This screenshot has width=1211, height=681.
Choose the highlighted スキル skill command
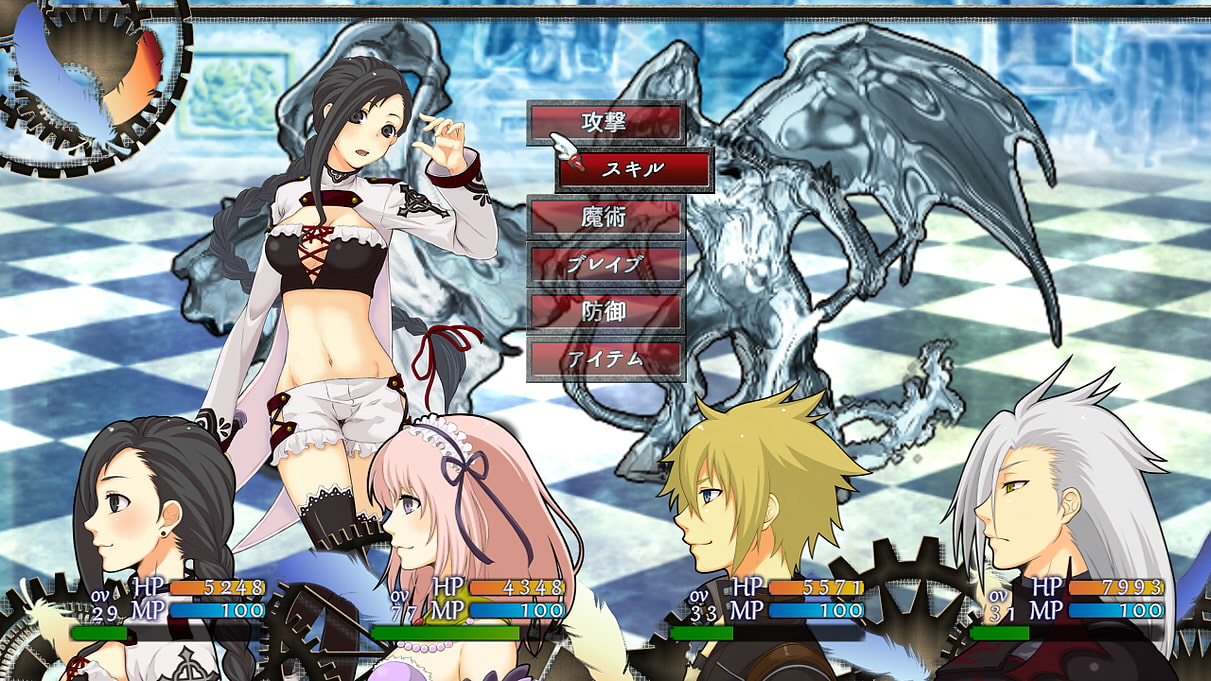click(634, 170)
